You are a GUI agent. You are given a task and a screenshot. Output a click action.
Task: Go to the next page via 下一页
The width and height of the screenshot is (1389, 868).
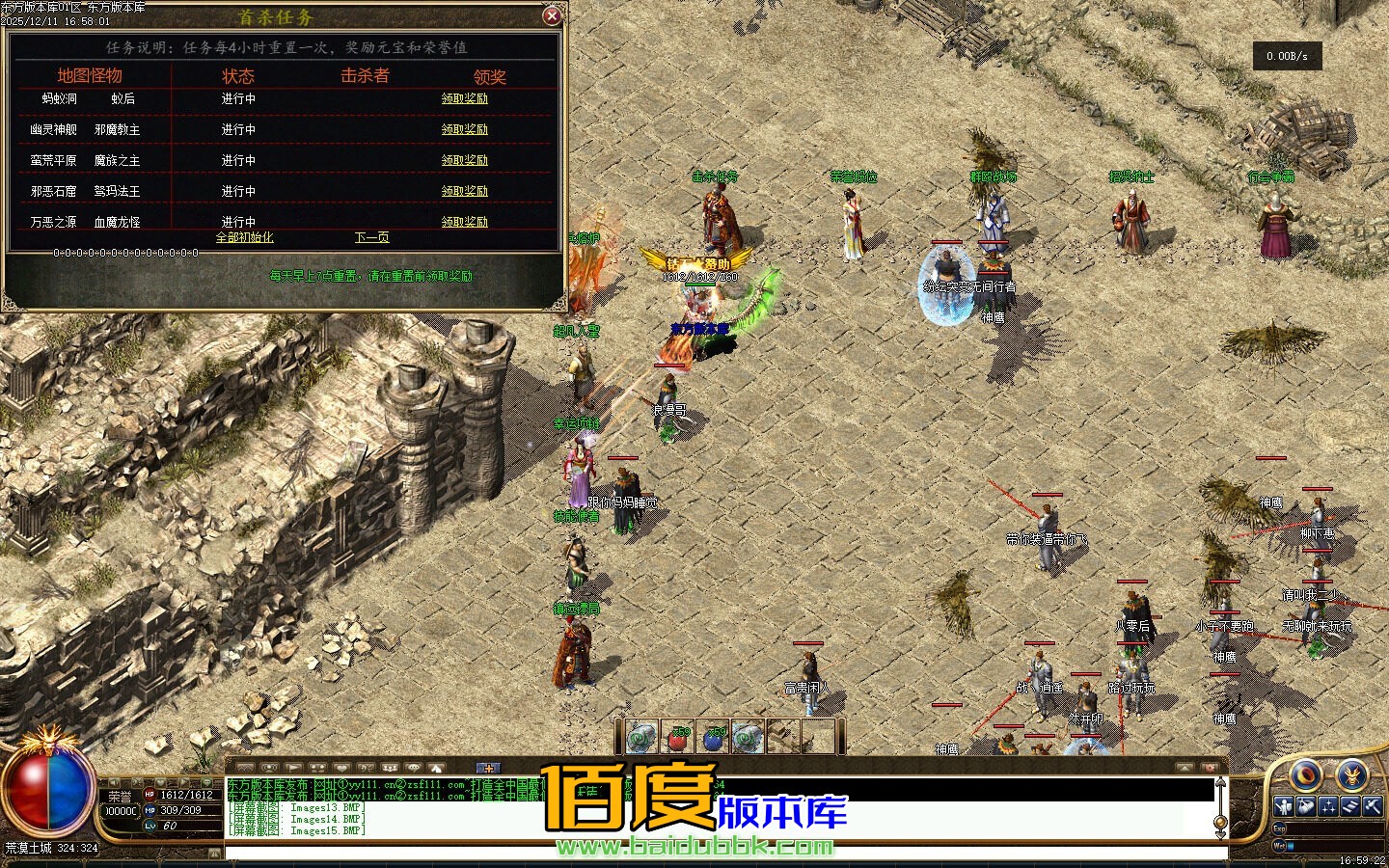[x=371, y=237]
